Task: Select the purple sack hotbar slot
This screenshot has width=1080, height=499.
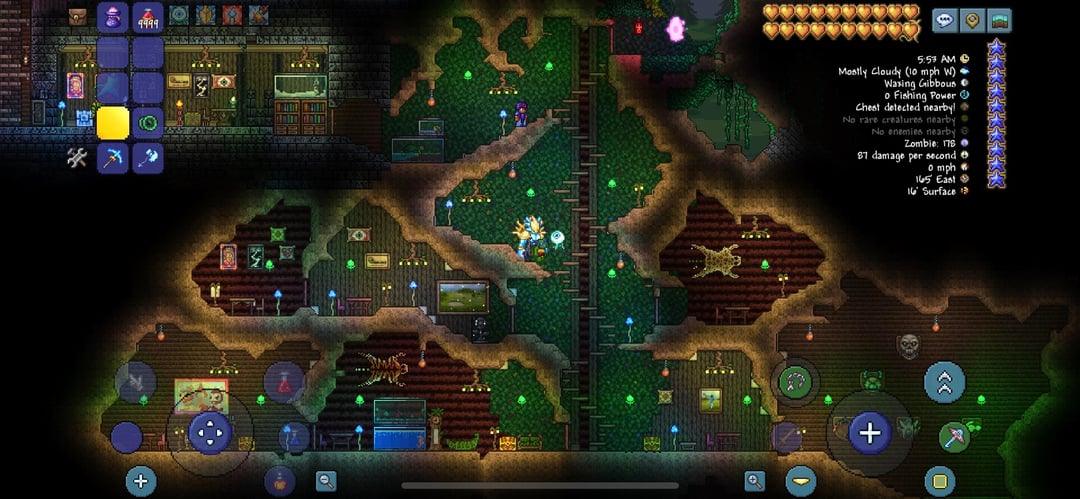Action: [112, 17]
